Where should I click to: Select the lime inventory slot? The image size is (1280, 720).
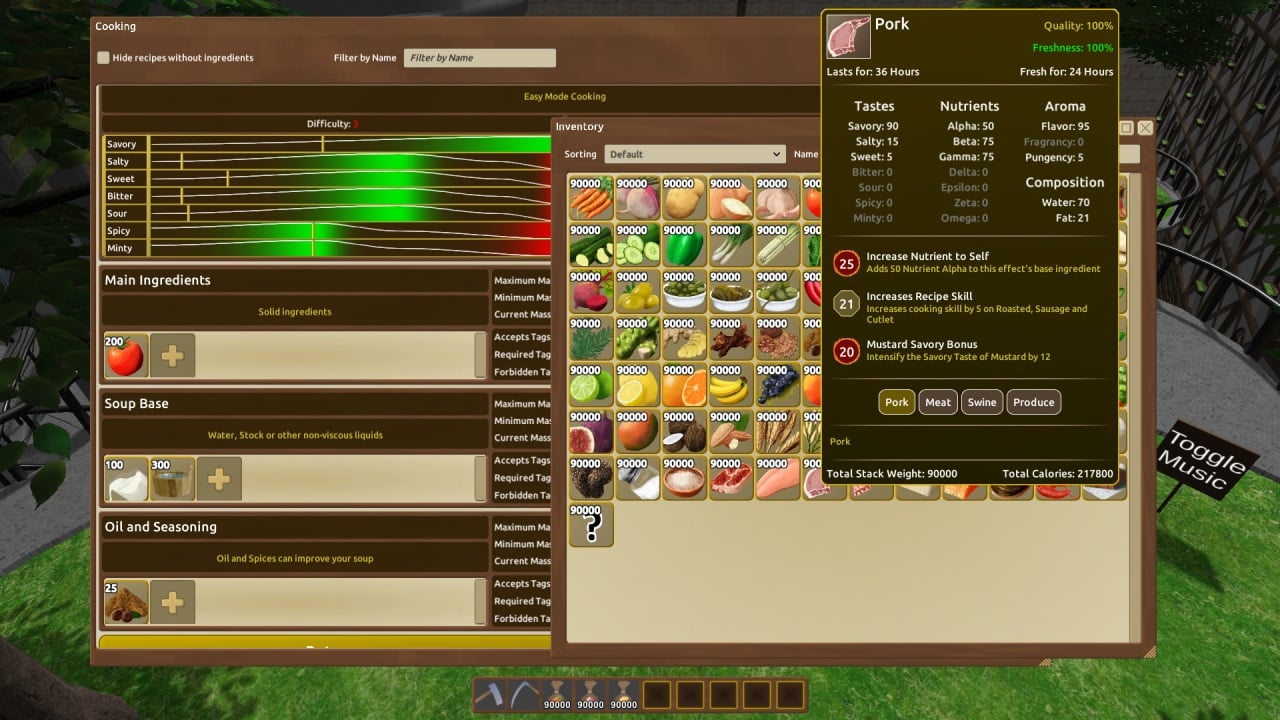[x=591, y=385]
